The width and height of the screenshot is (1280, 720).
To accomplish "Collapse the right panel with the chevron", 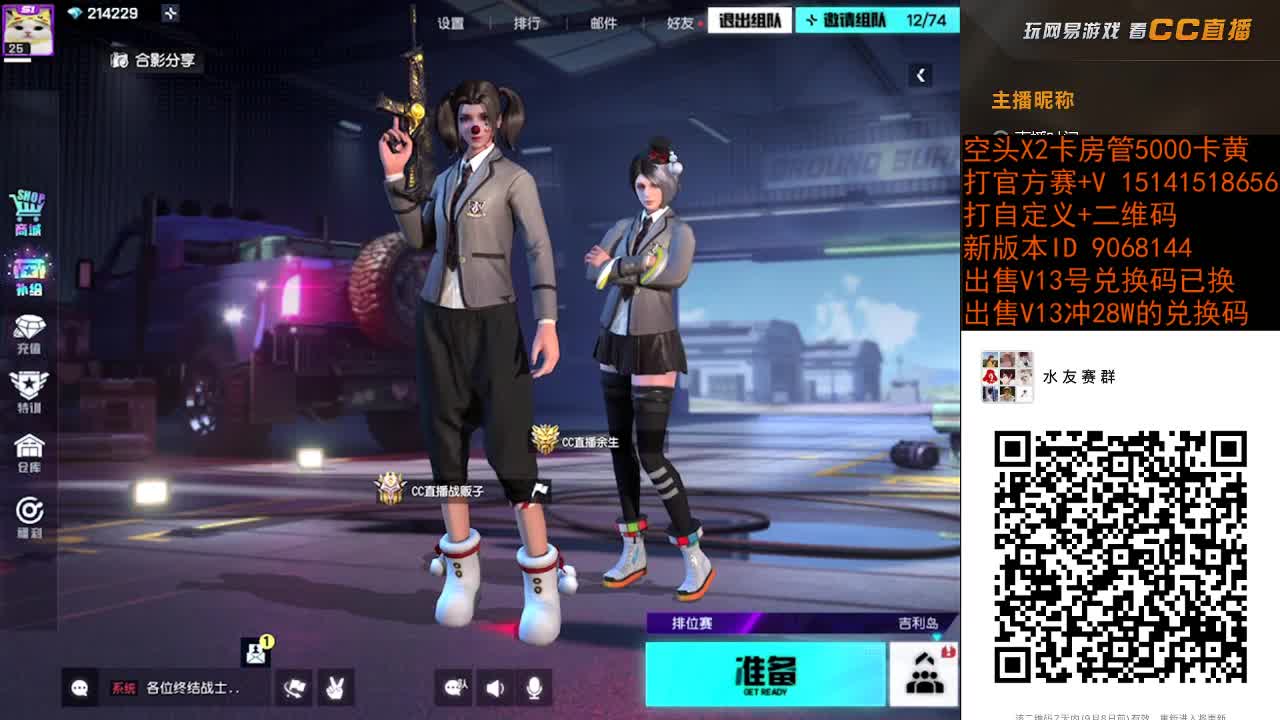I will click(x=920, y=73).
